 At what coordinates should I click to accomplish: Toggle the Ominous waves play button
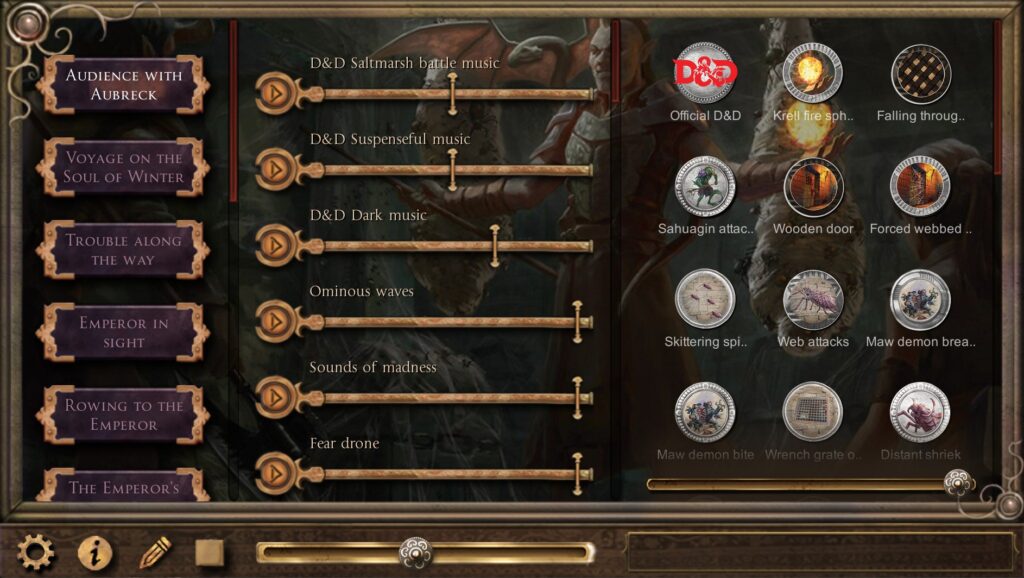273,321
